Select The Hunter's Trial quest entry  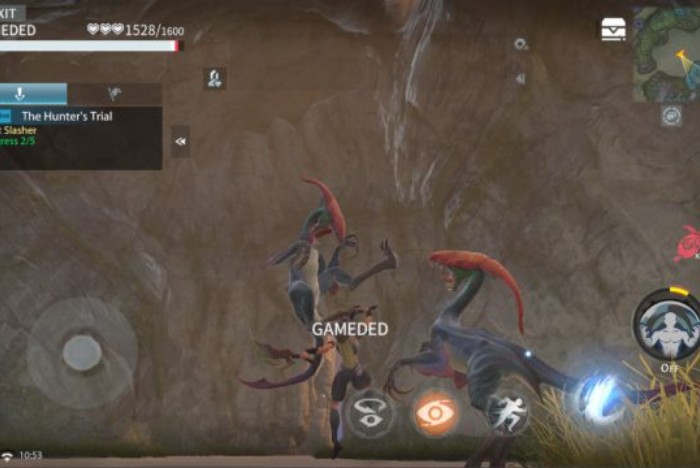pos(67,116)
